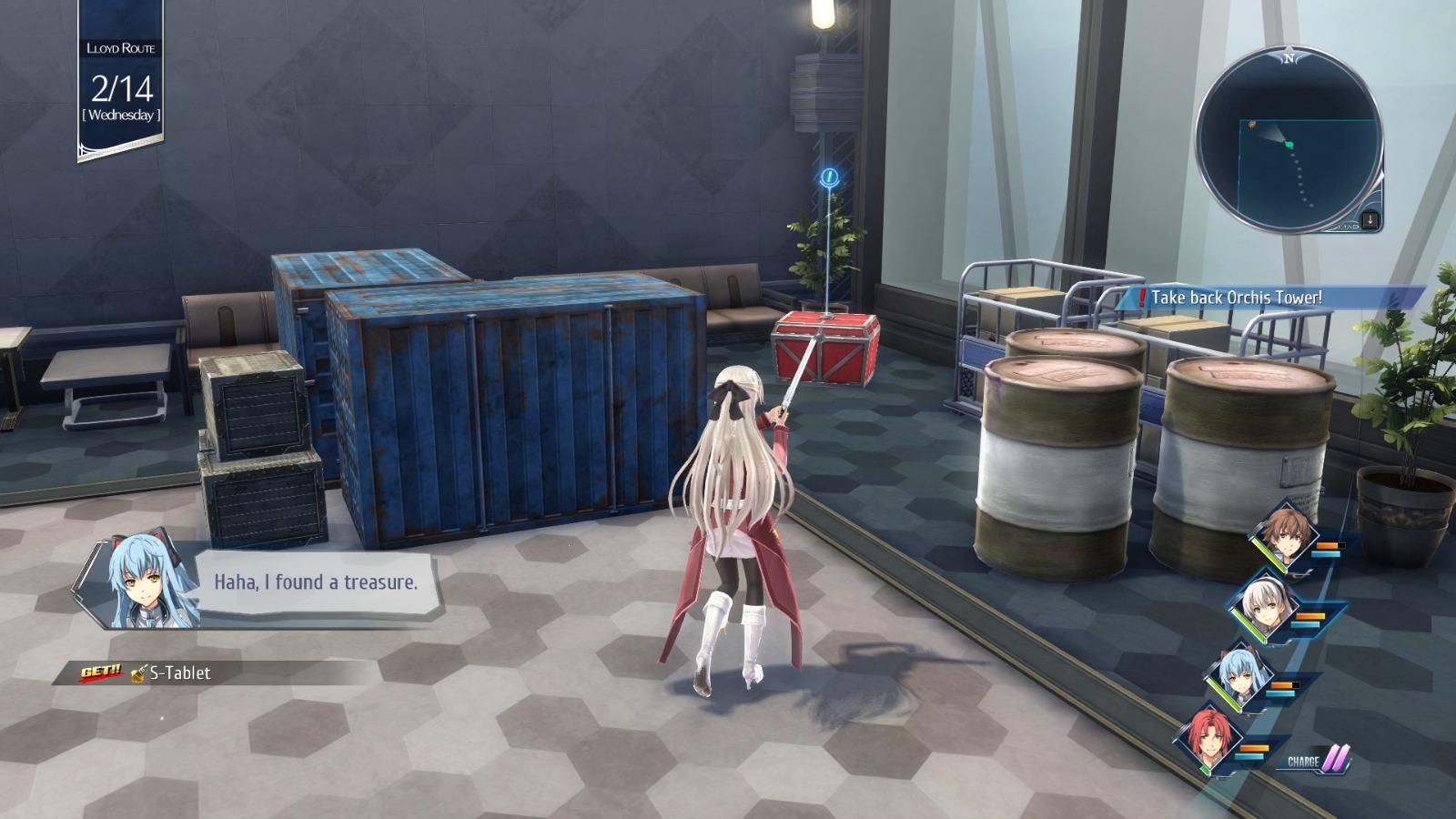Viewport: 1456px width, 819px height.
Task: Click the green player arrow on the minimap
Action: [1288, 142]
